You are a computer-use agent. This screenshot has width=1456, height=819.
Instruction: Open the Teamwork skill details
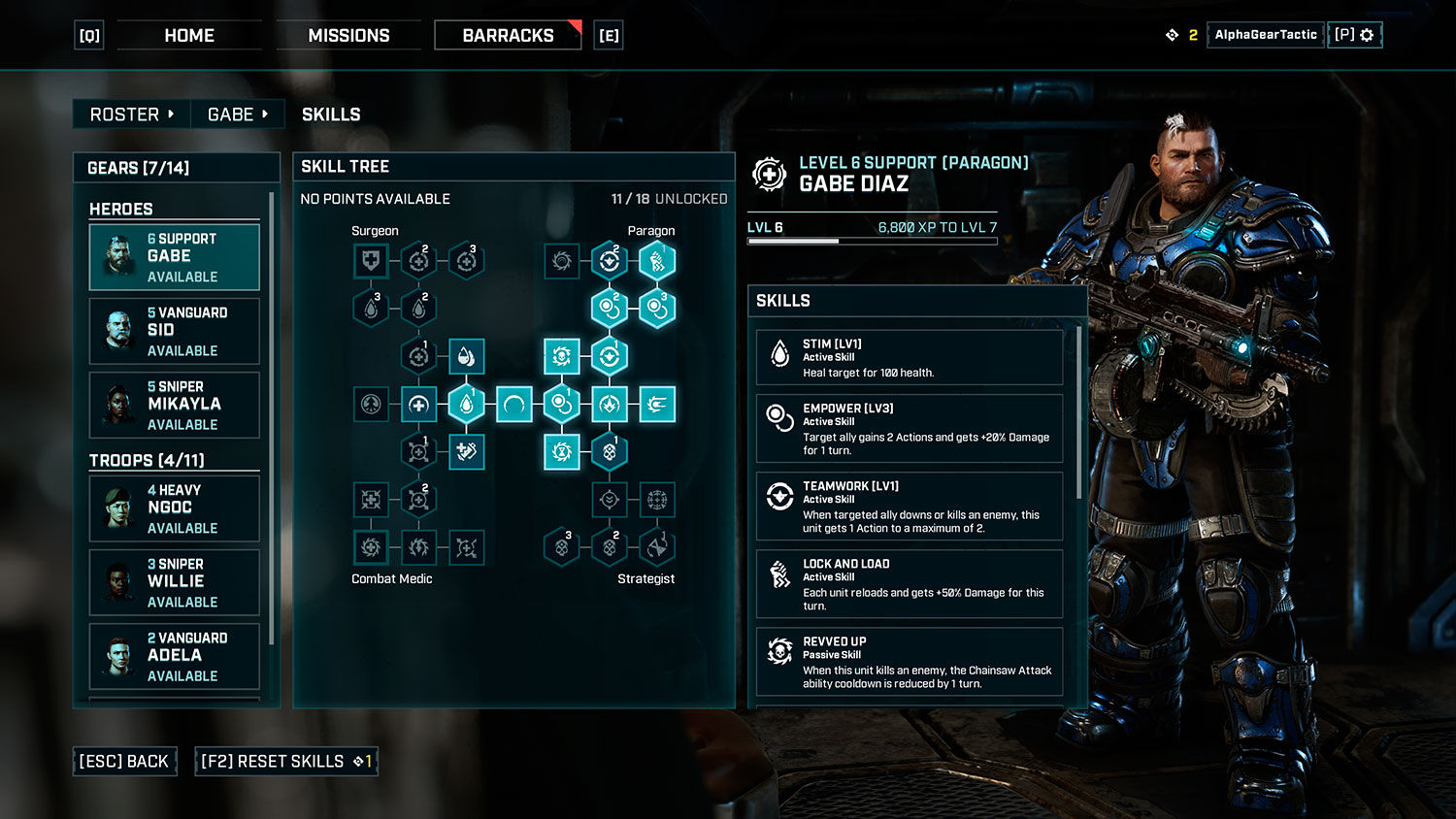[x=909, y=507]
